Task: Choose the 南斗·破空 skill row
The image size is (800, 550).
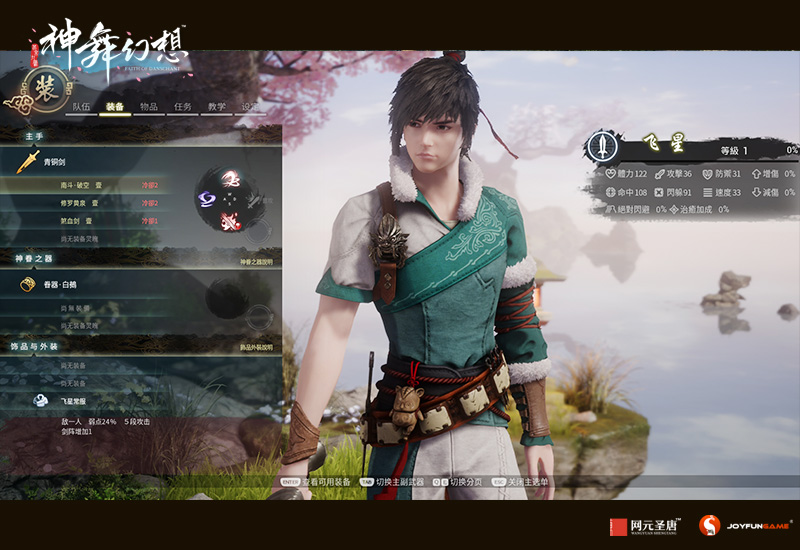Action: click(82, 185)
